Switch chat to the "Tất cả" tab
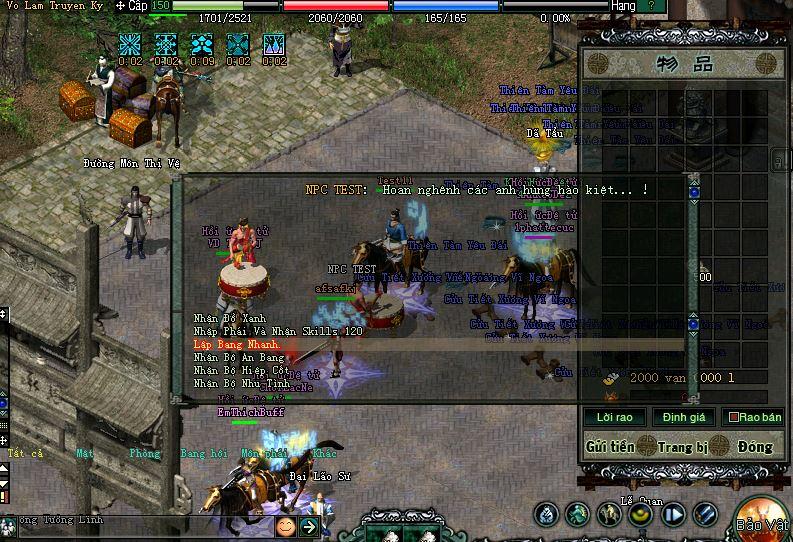Screen dimensions: 793x542 tap(25, 453)
